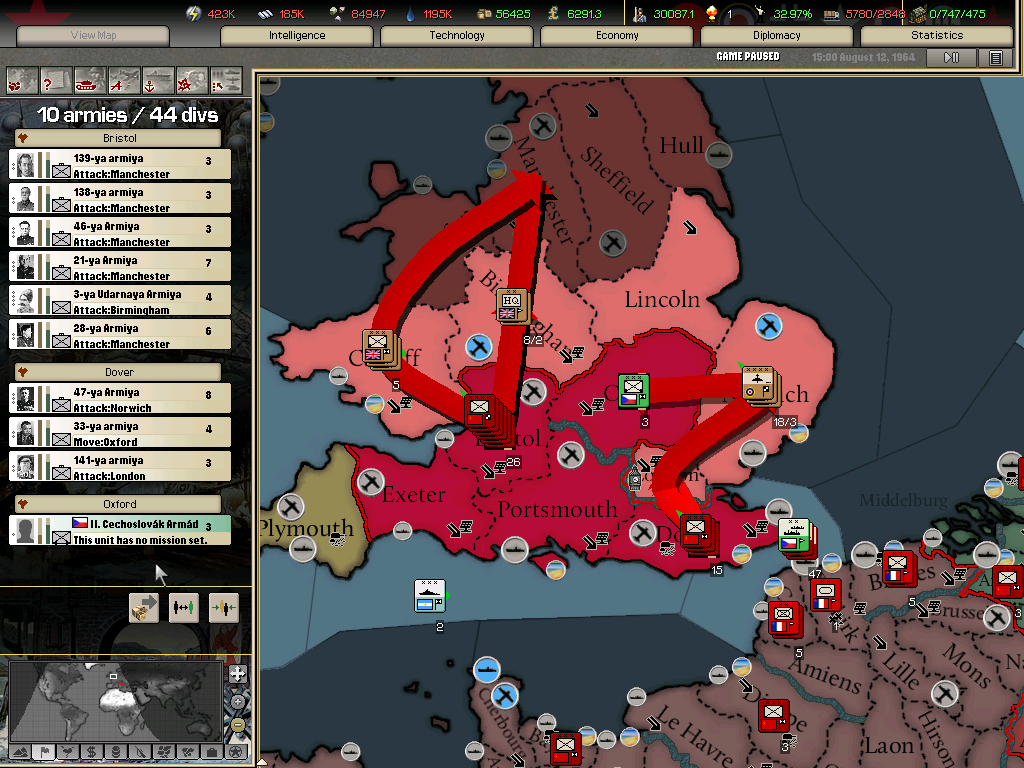Zoom out with the minimap minus button
This screenshot has width=1024, height=768.
237,724
